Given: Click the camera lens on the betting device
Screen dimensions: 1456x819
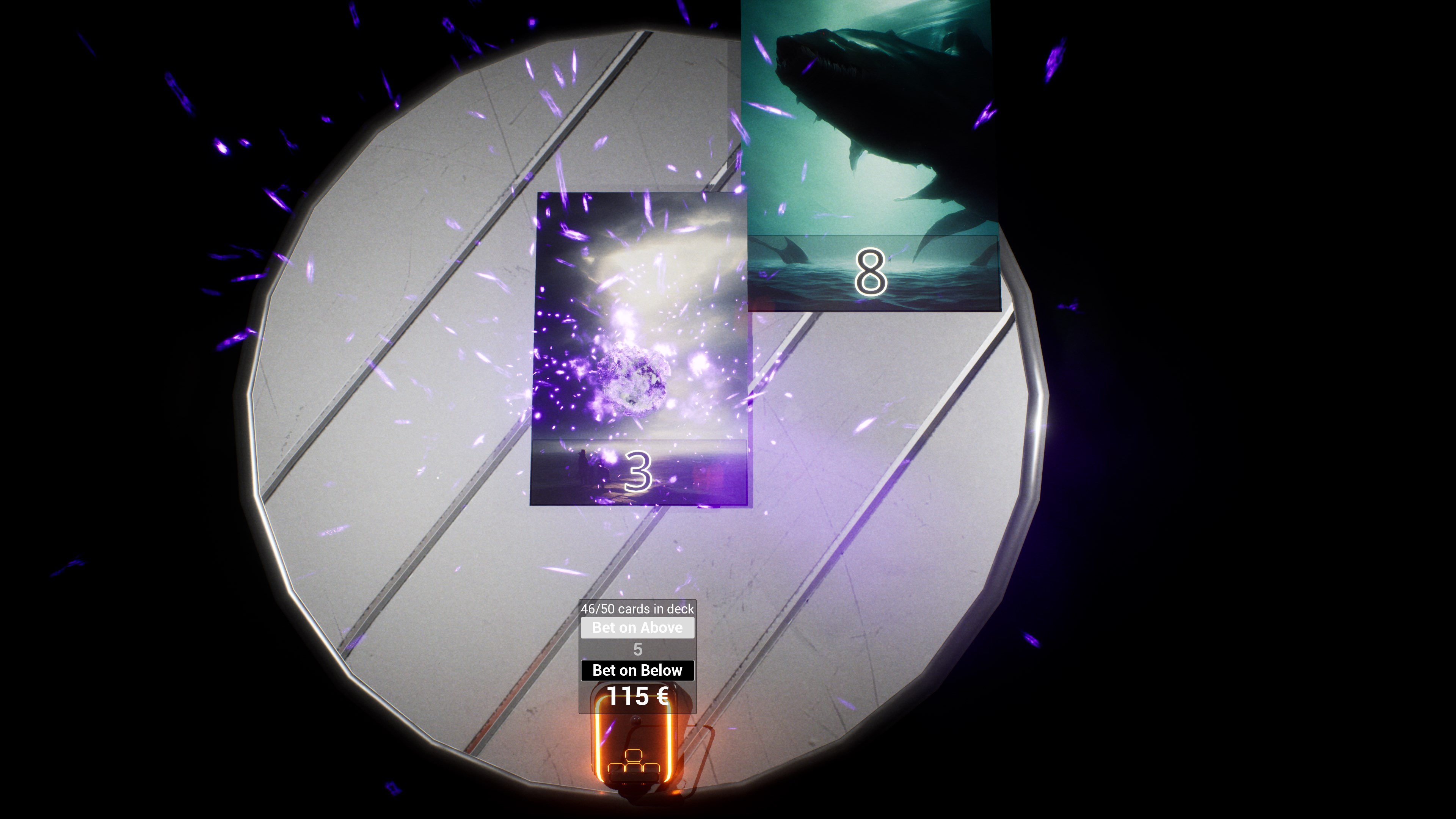Looking at the screenshot, I should 635,720.
